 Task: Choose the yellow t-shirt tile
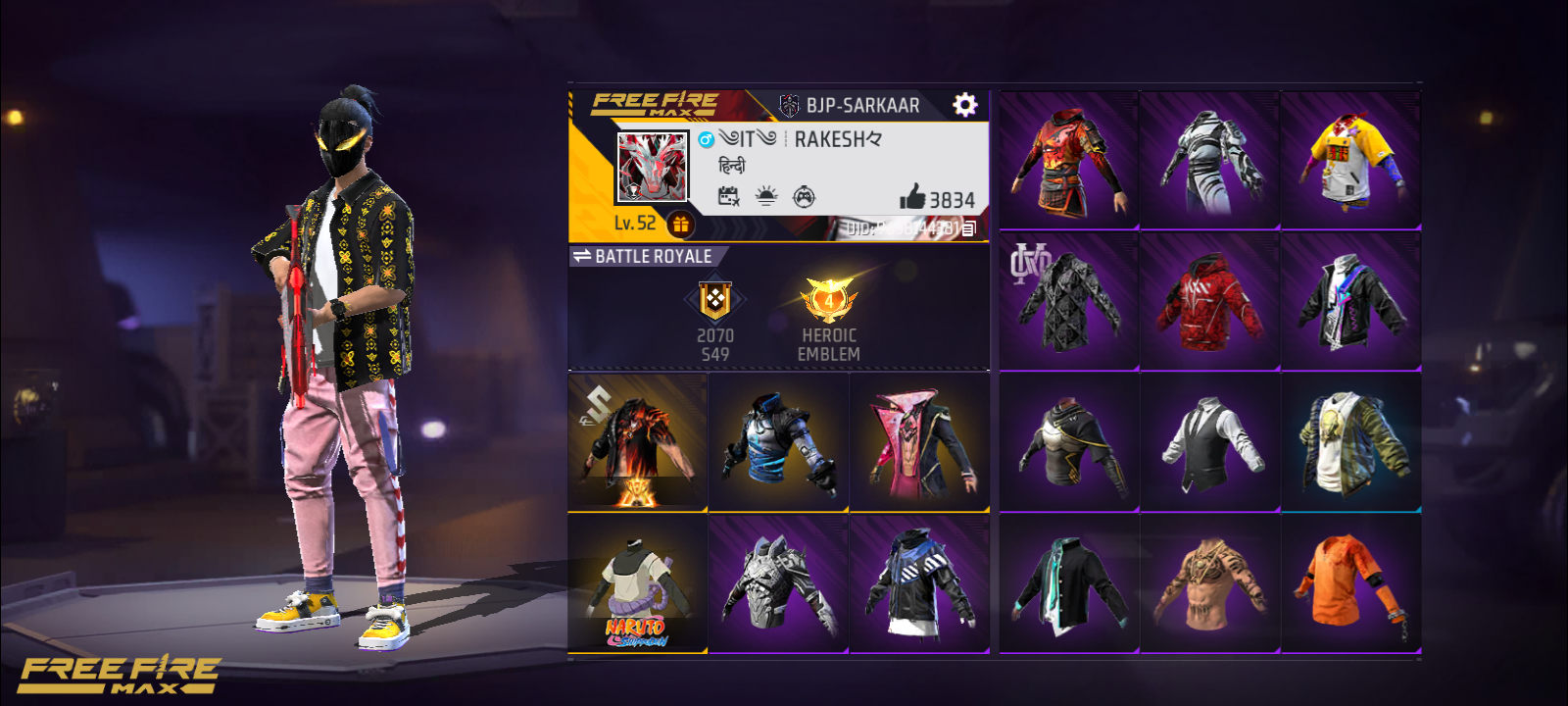1350,161
